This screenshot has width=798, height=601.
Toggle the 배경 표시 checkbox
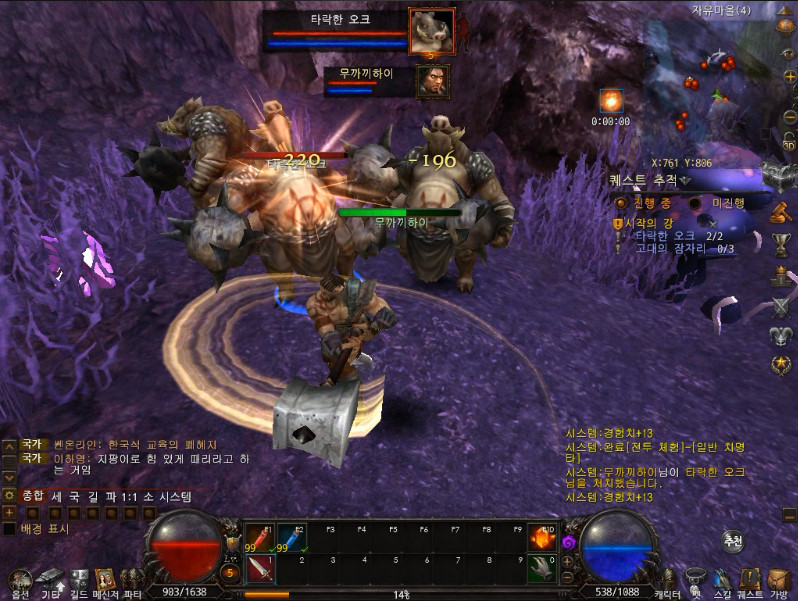point(9,528)
